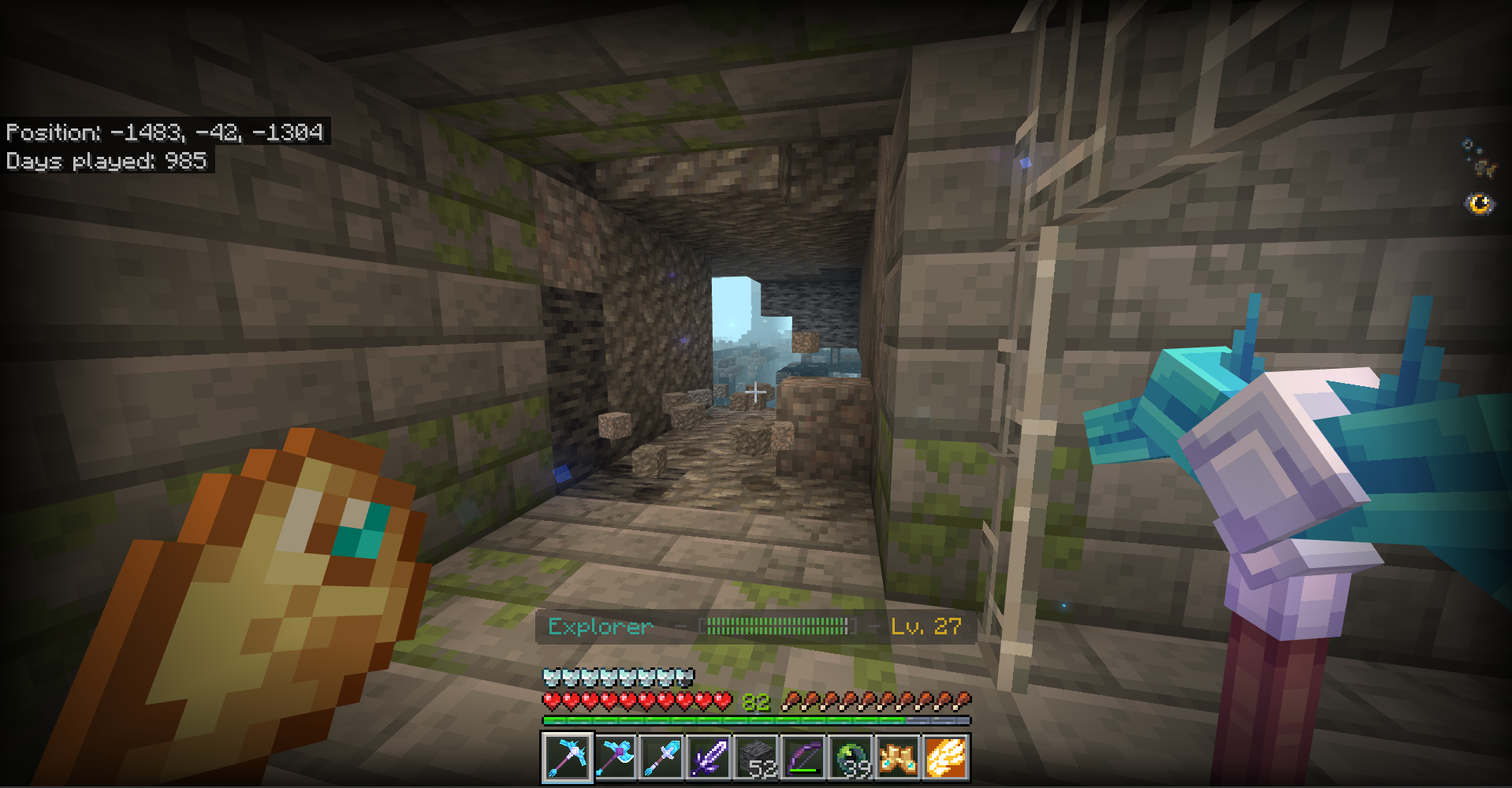The height and width of the screenshot is (788, 1512).
Task: Select the golden boots hotbar item
Action: tap(897, 756)
